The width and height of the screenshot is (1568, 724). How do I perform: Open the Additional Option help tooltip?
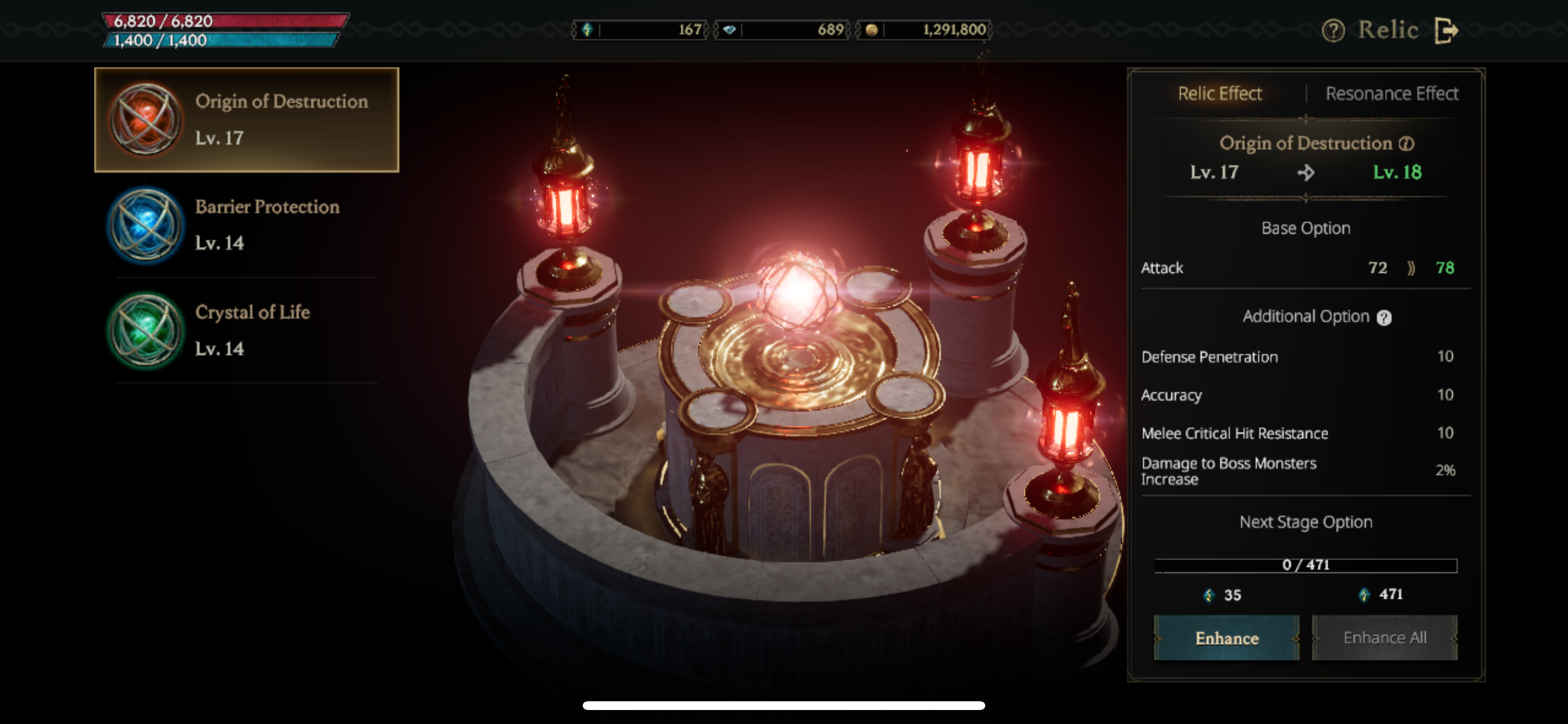click(x=1384, y=317)
